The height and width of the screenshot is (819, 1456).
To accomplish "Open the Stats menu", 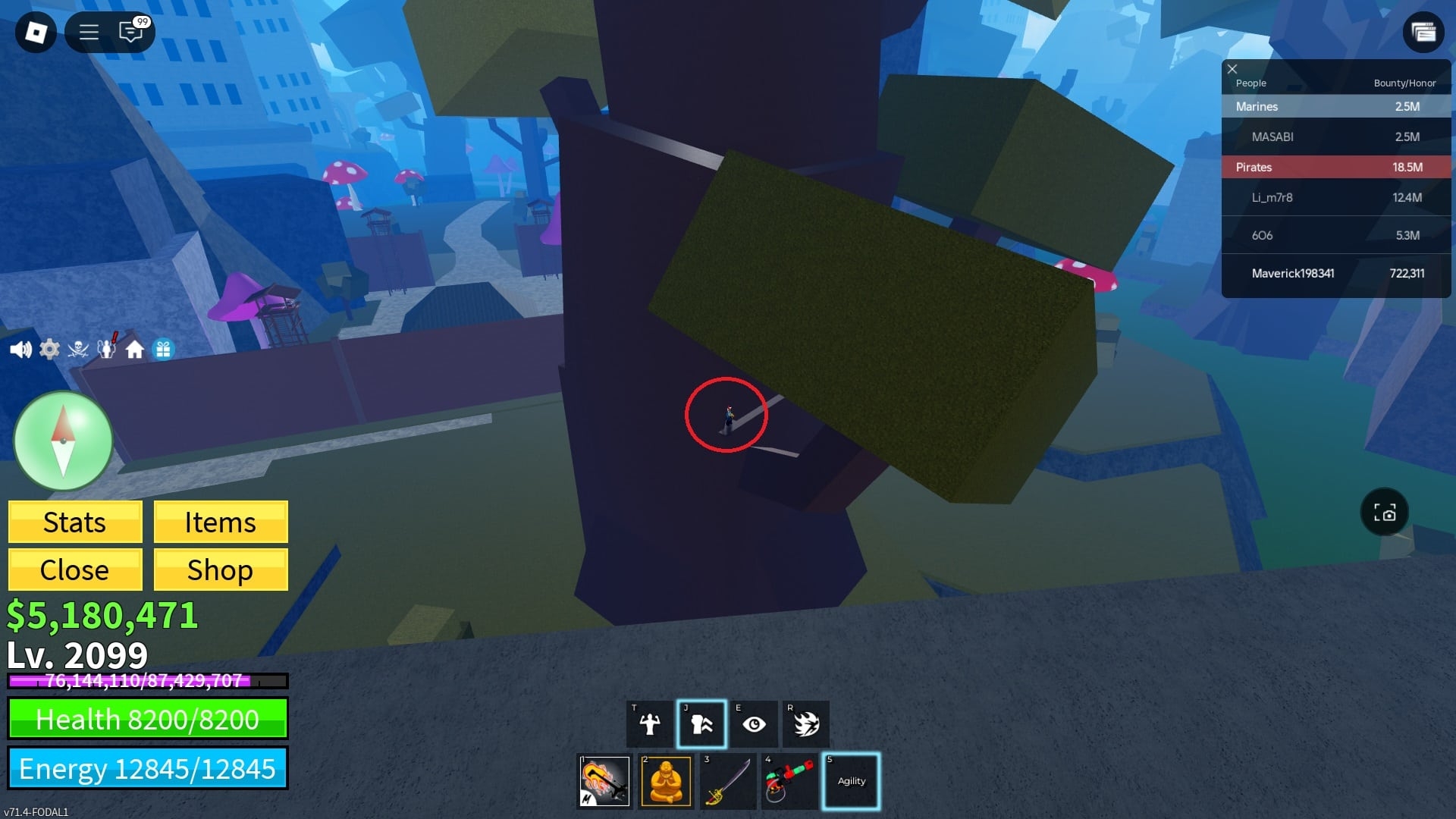I will coord(75,522).
